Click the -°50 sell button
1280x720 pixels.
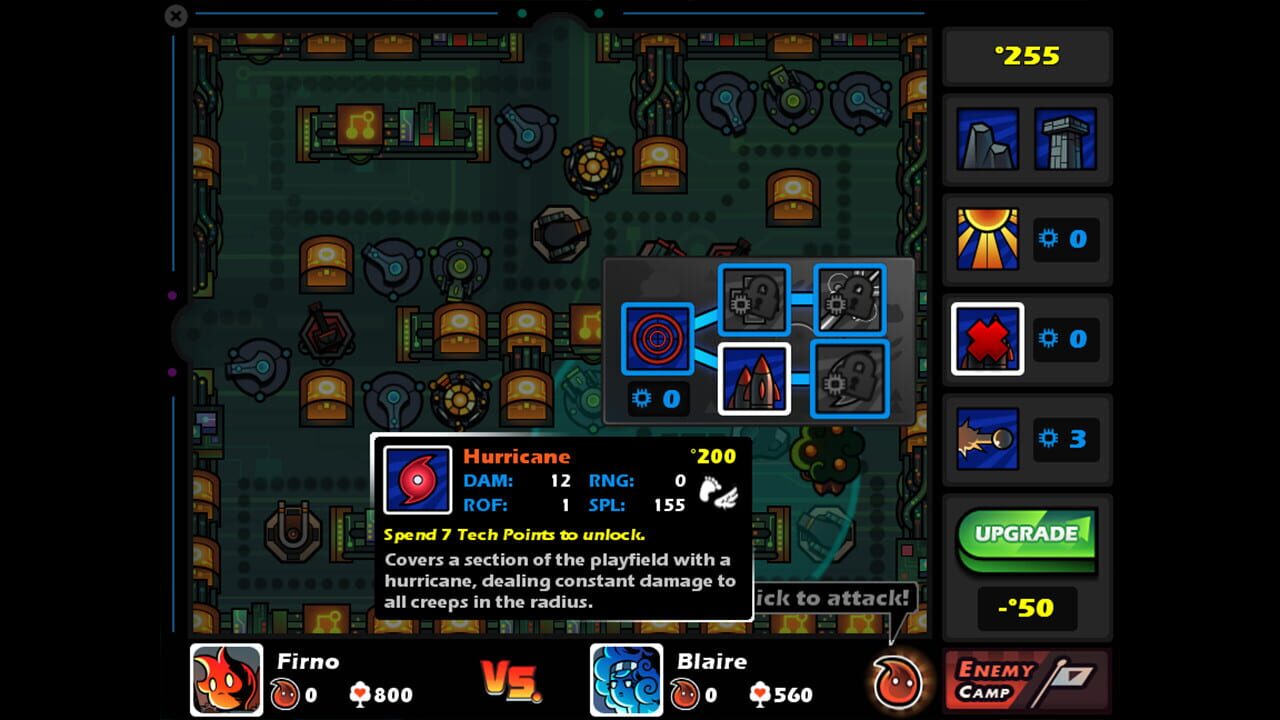tap(1026, 607)
